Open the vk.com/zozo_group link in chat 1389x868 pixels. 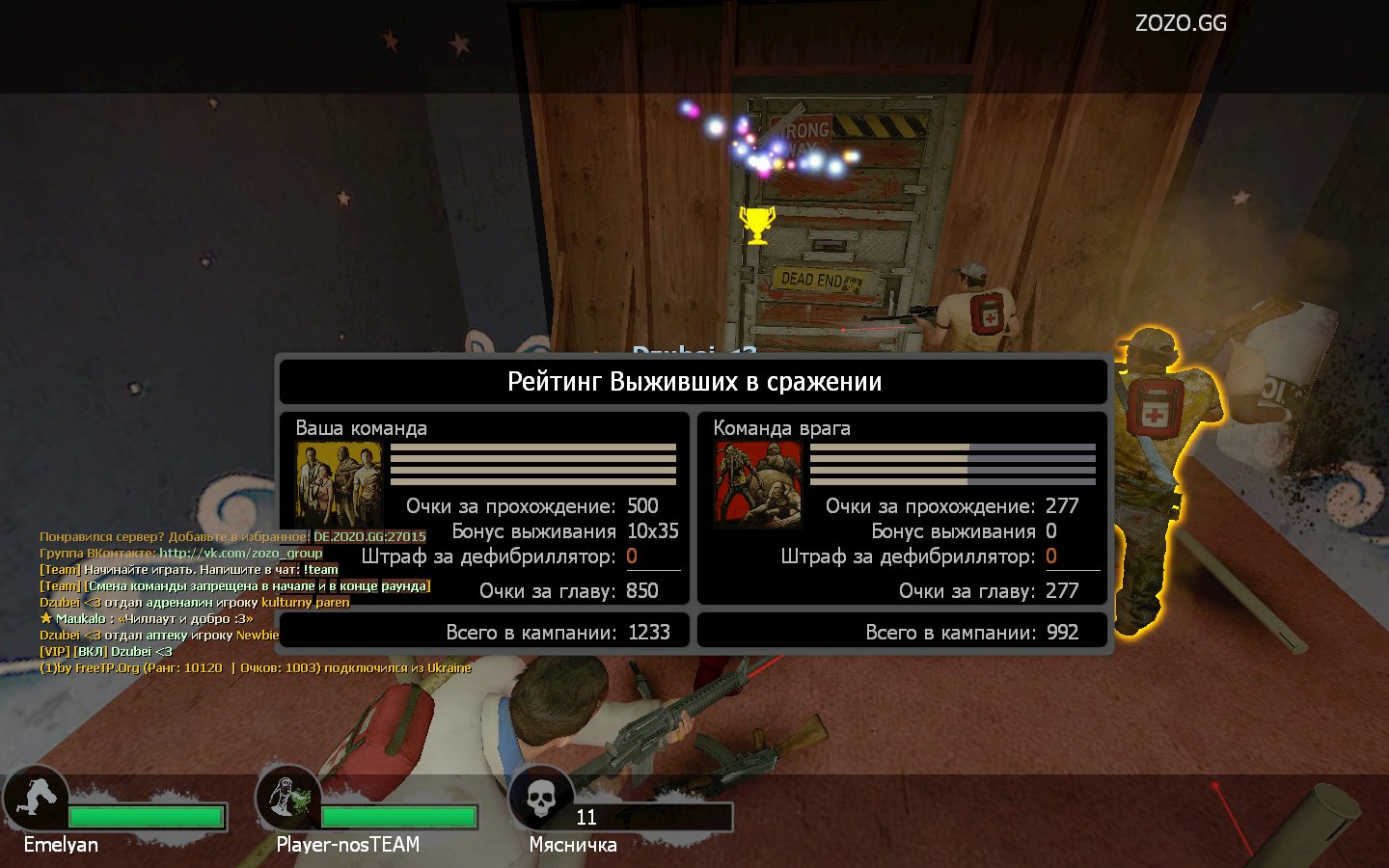(240, 553)
